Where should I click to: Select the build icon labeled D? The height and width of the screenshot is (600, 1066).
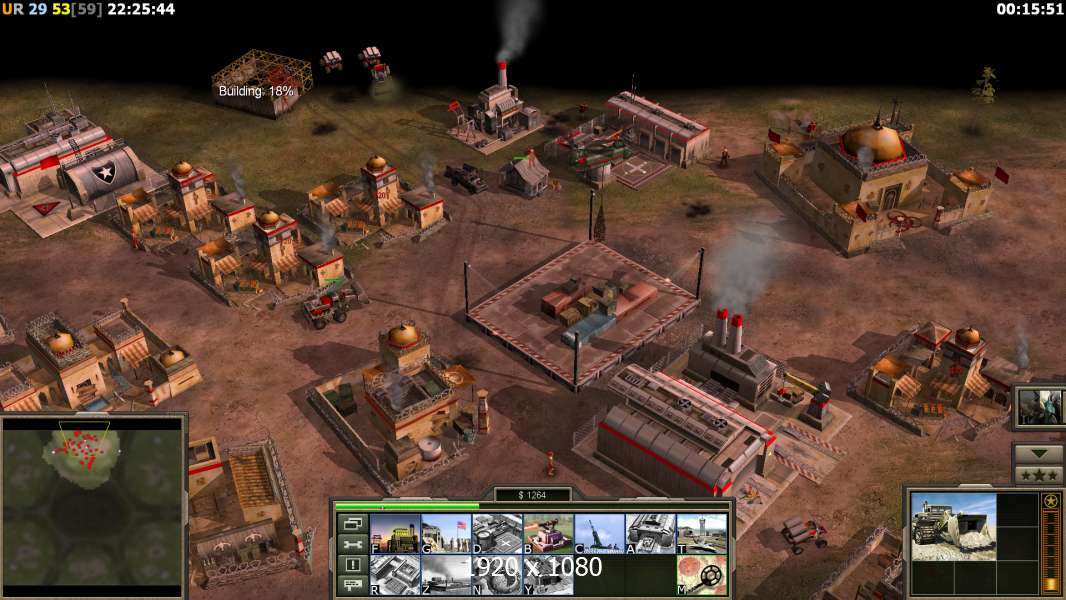point(497,534)
